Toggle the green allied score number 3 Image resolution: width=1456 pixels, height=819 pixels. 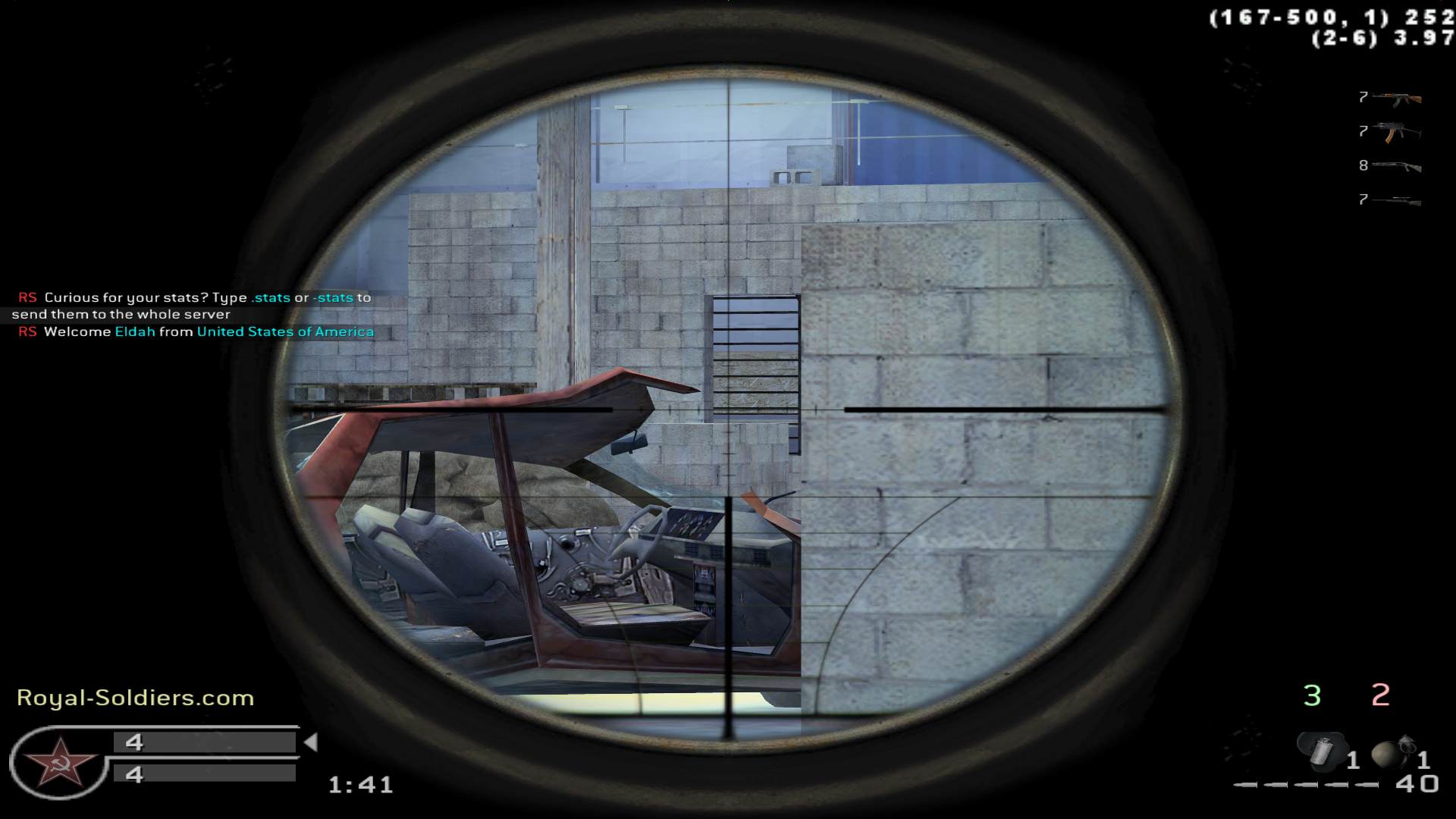point(1310,694)
